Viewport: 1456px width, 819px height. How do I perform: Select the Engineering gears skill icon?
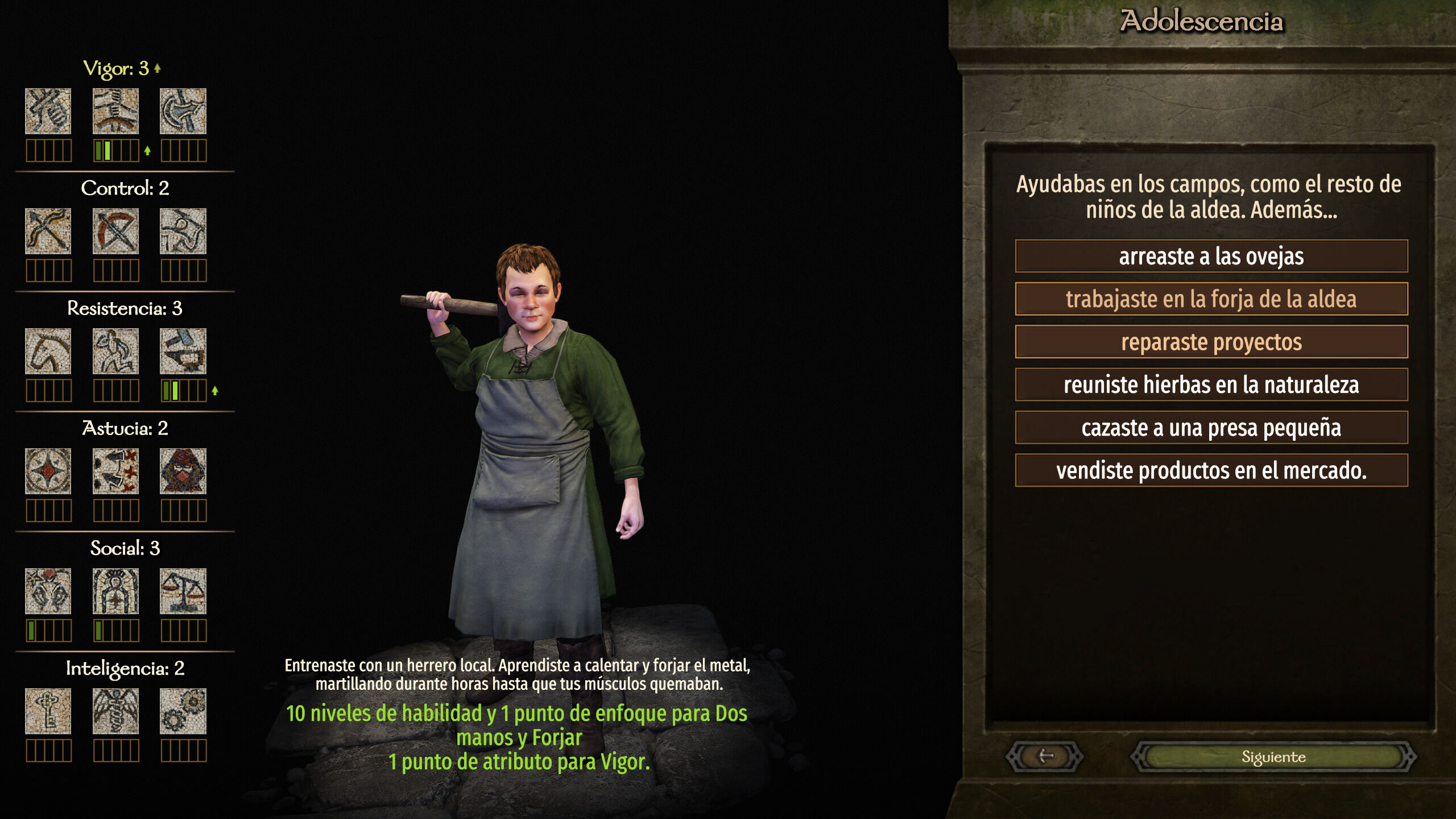(x=183, y=711)
